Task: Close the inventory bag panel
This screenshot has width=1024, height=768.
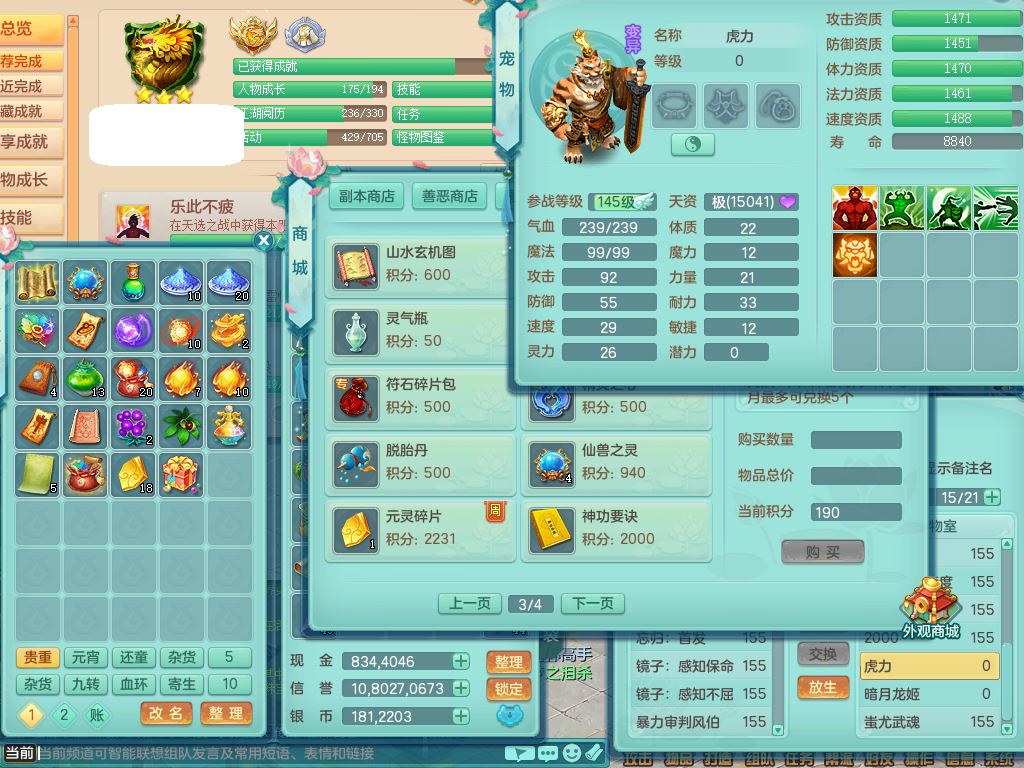Action: (x=264, y=240)
